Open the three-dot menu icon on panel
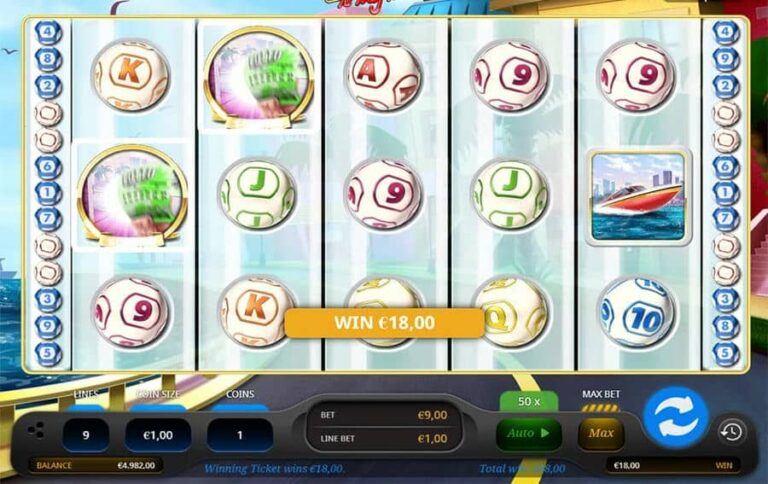This screenshot has width=768, height=484. tap(36, 430)
